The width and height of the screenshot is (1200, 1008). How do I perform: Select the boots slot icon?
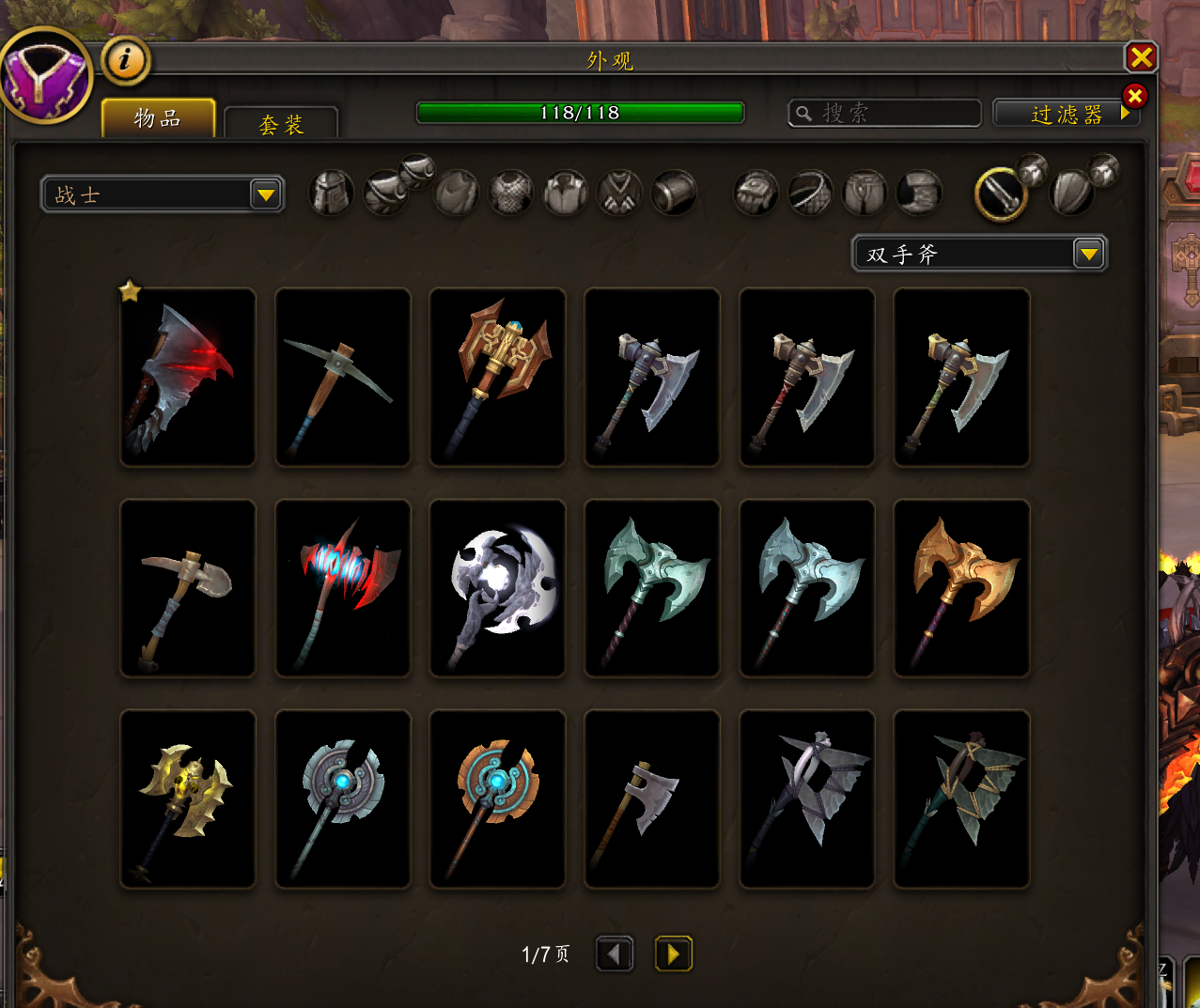[919, 194]
